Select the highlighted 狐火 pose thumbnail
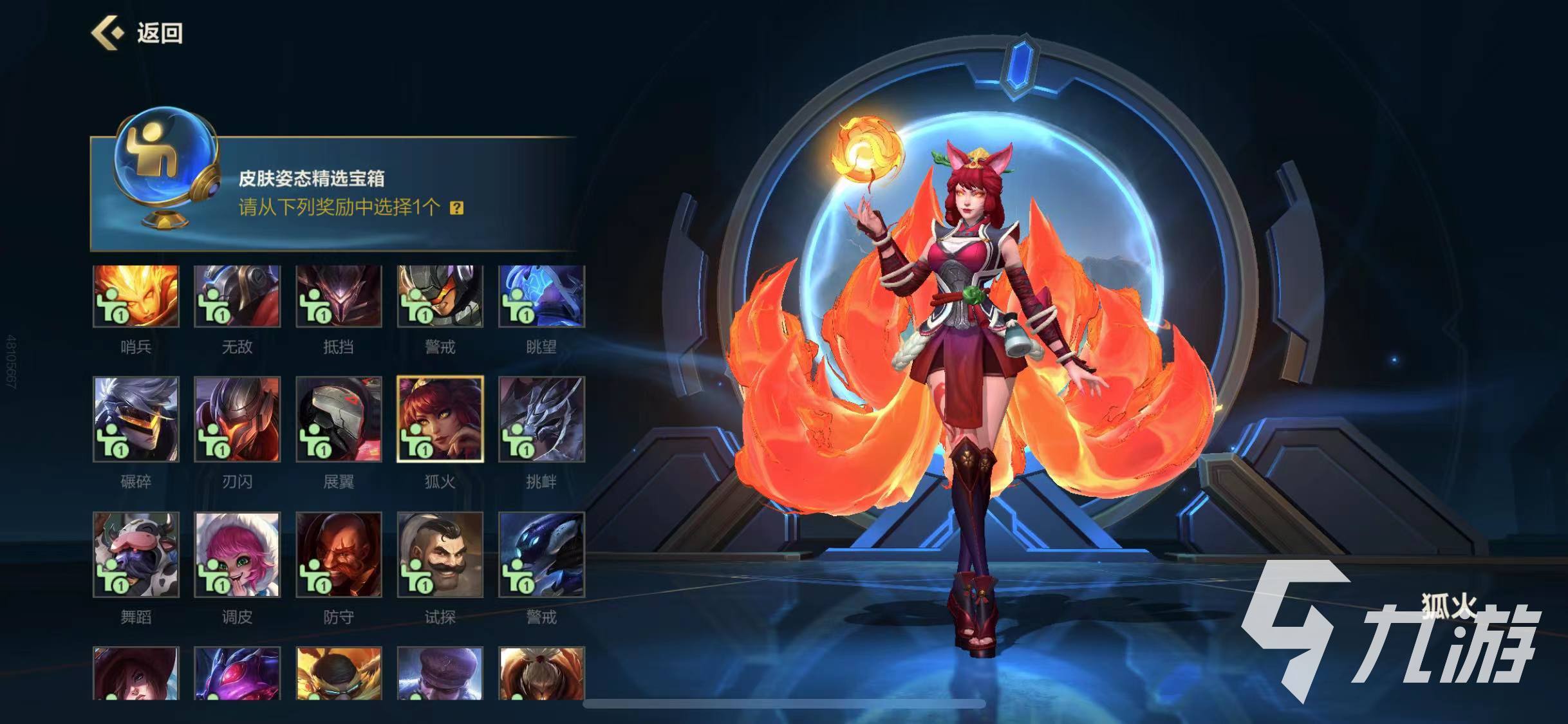This screenshot has height=724, width=1568. point(440,420)
